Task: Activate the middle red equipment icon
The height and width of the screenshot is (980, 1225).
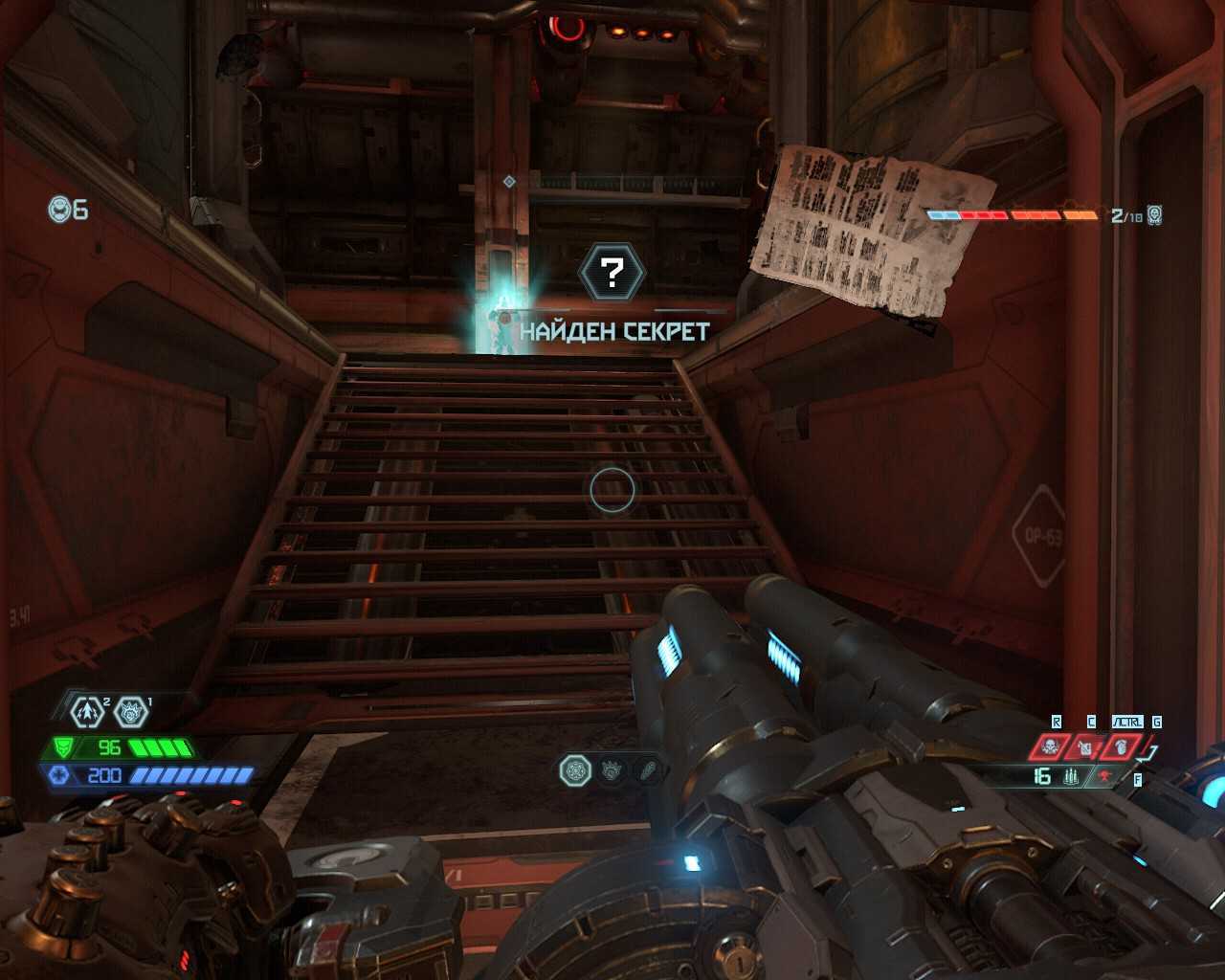Action: pos(1086,746)
